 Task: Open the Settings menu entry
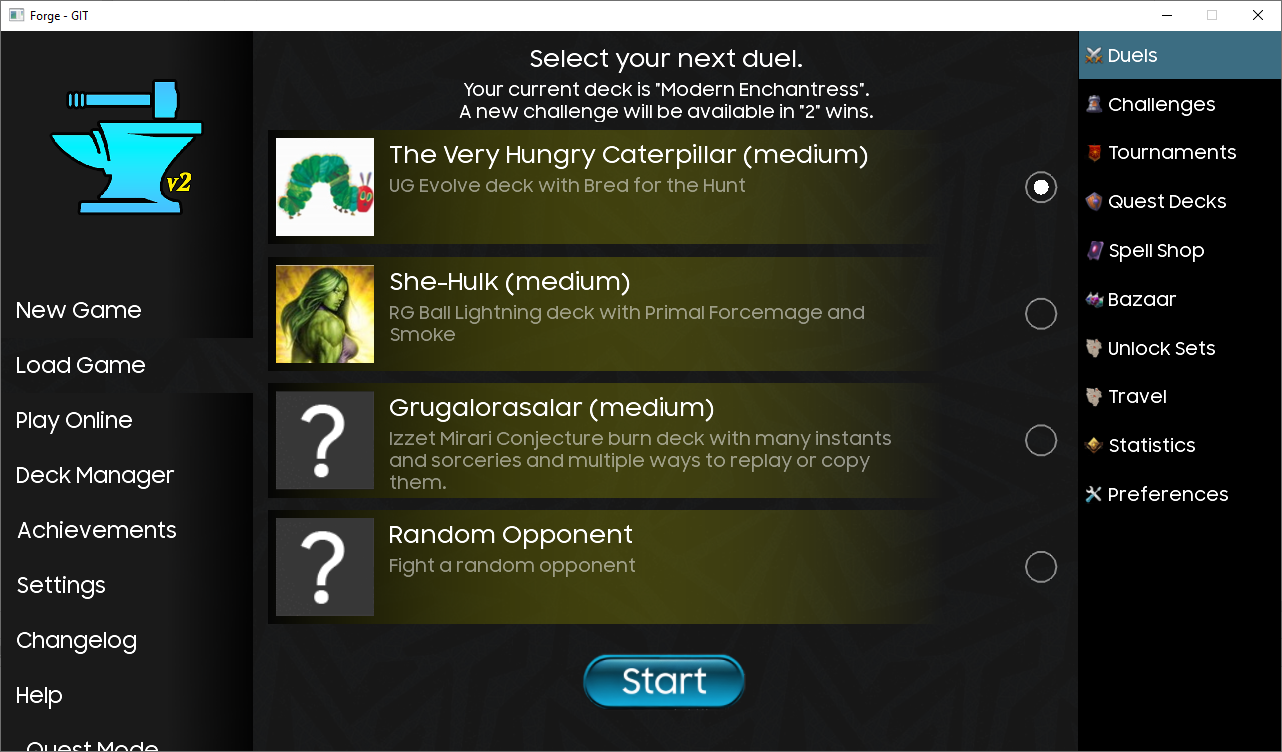[60, 585]
